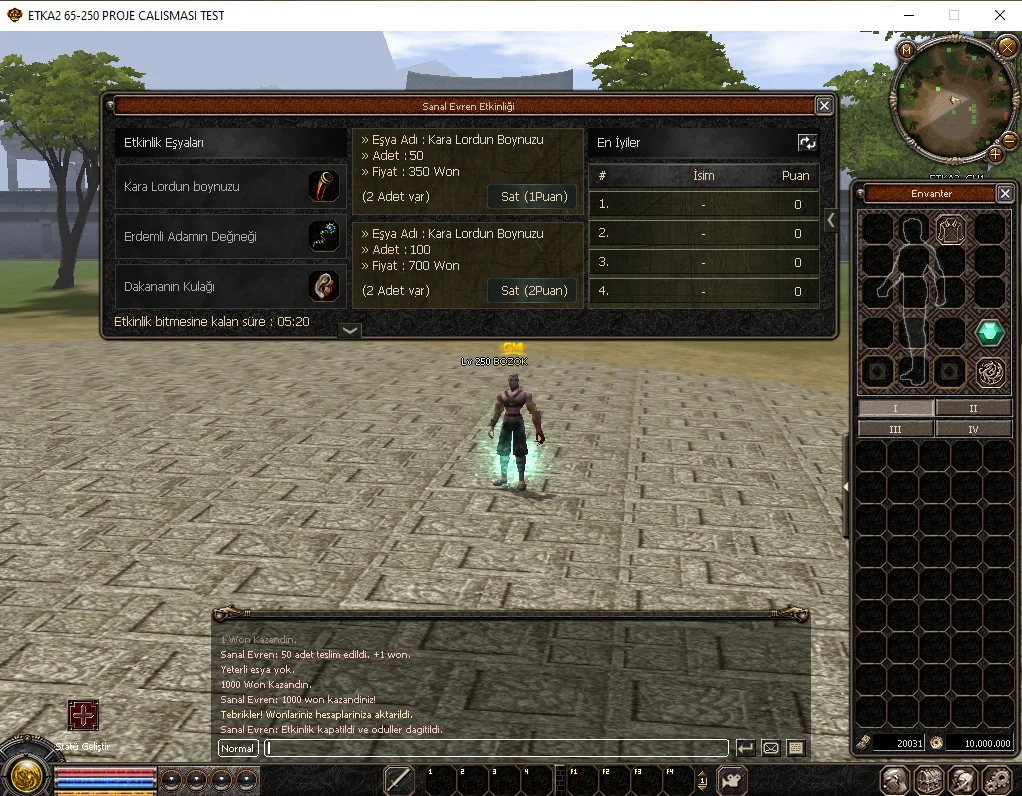Viewport: 1022px width, 796px height.
Task: Select Erdemli Adamın Değneği event item
Action: [x=231, y=236]
